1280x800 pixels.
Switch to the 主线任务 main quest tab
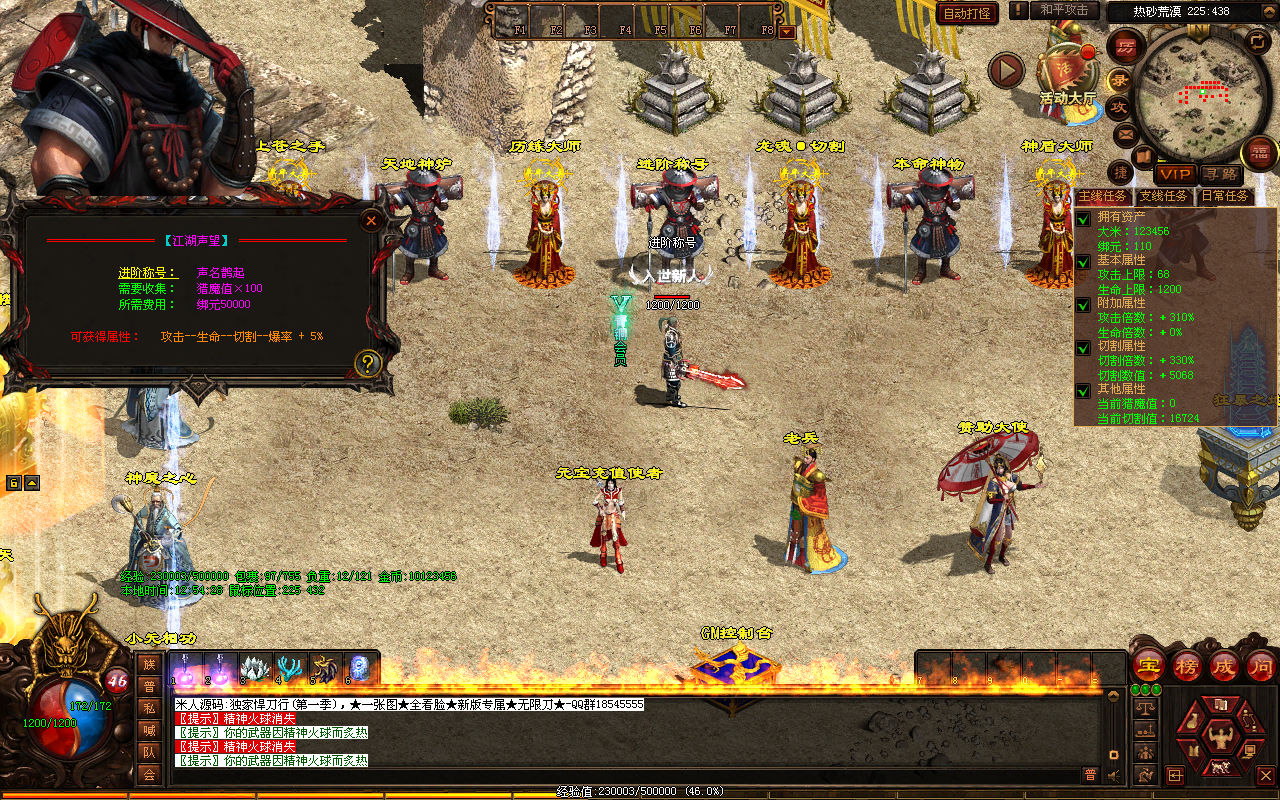[x=1103, y=196]
